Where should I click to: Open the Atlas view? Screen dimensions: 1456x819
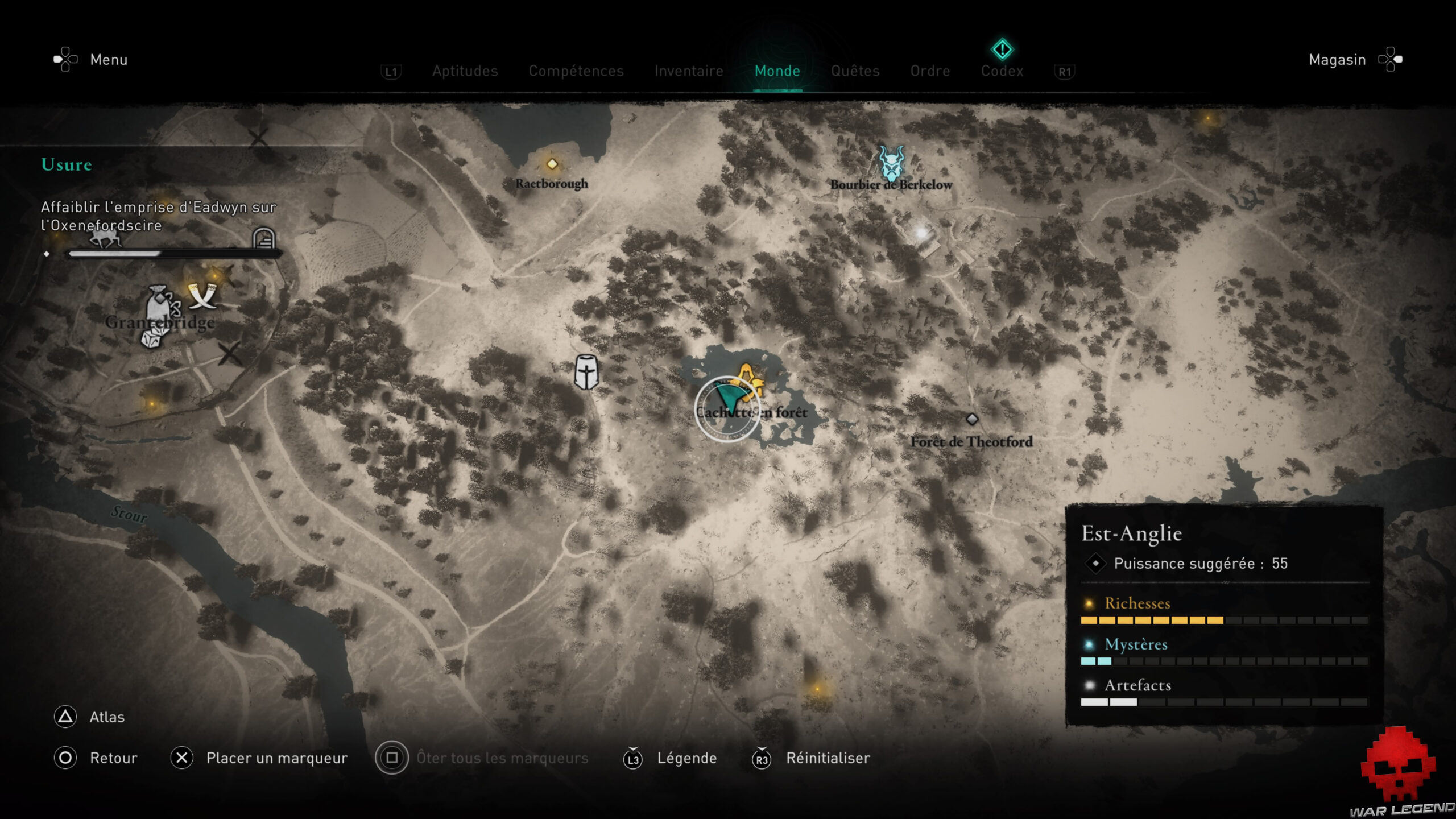click(106, 717)
